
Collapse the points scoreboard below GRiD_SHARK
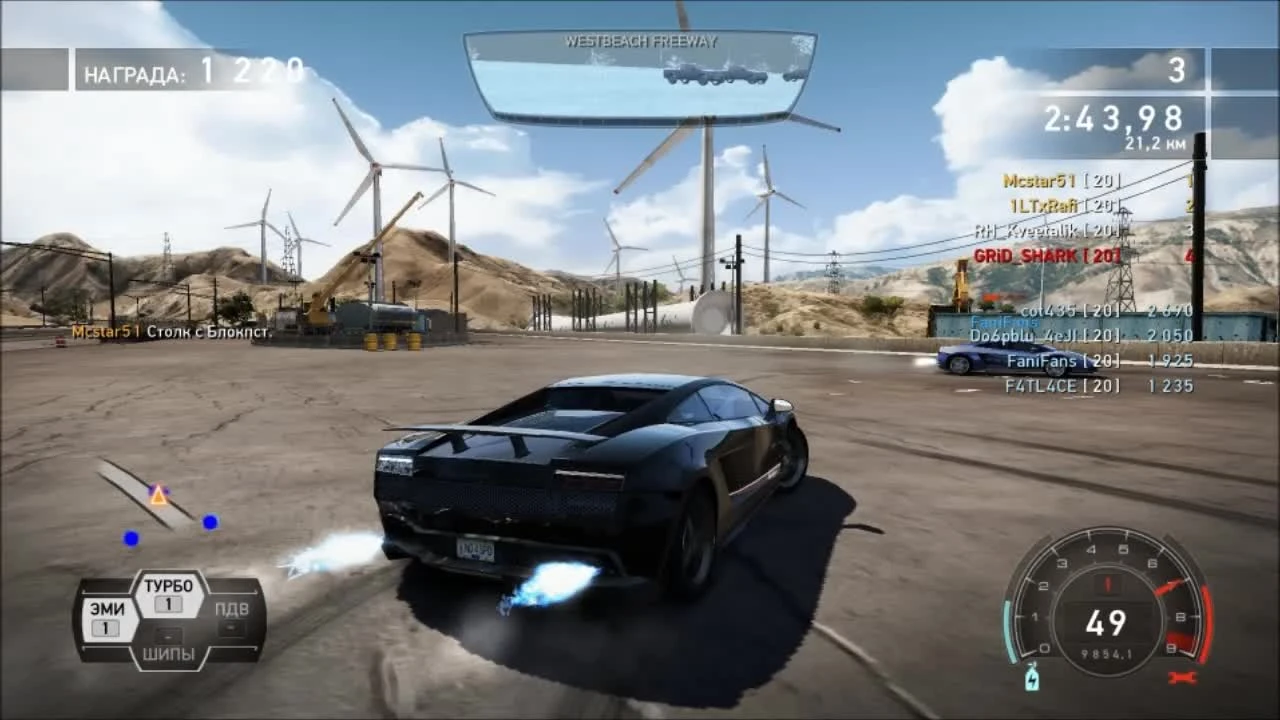coord(1090,349)
